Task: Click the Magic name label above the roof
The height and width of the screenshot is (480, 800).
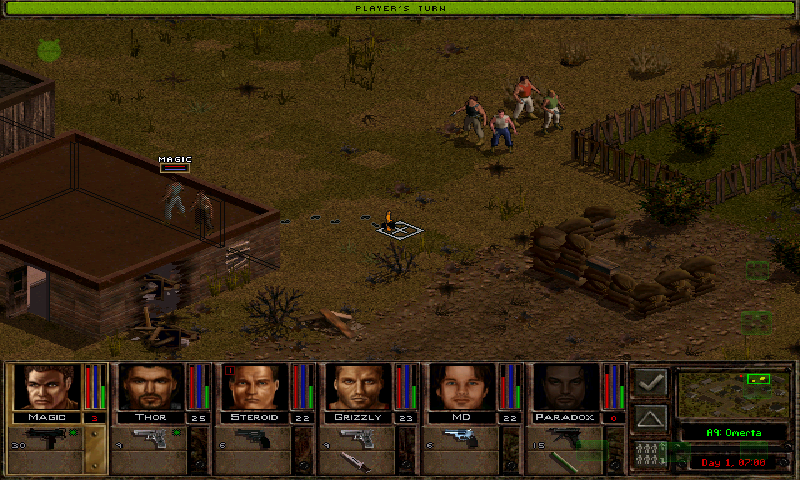Action: pos(174,160)
